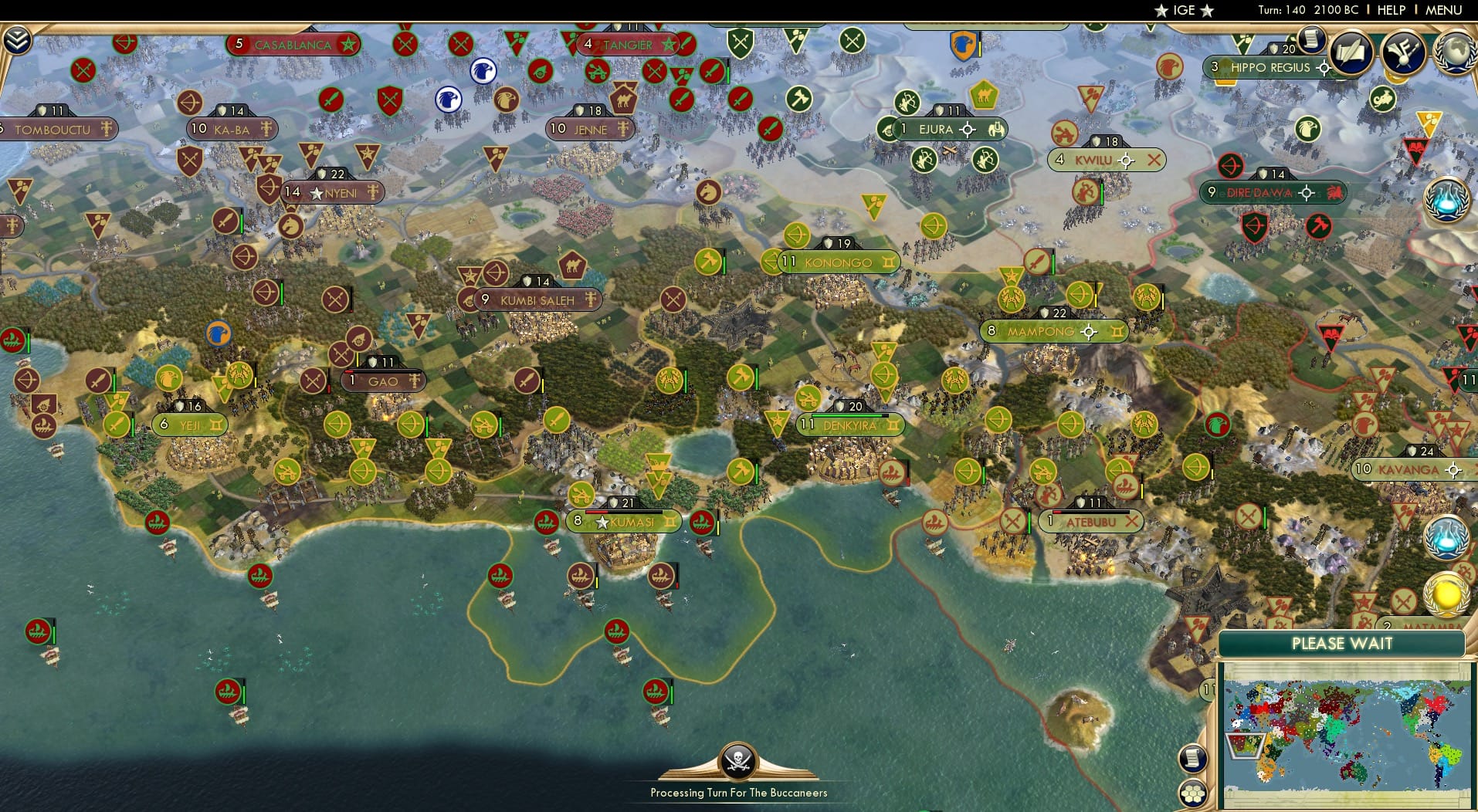This screenshot has width=1478, height=812.
Task: Click the Buccaneers pirate flag at bottom center
Action: click(x=738, y=763)
